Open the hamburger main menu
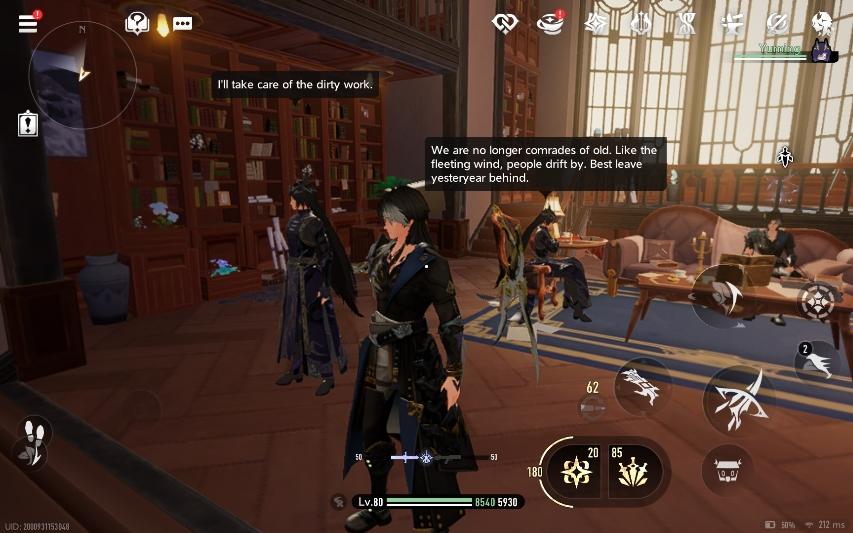The image size is (853, 533). tap(27, 23)
